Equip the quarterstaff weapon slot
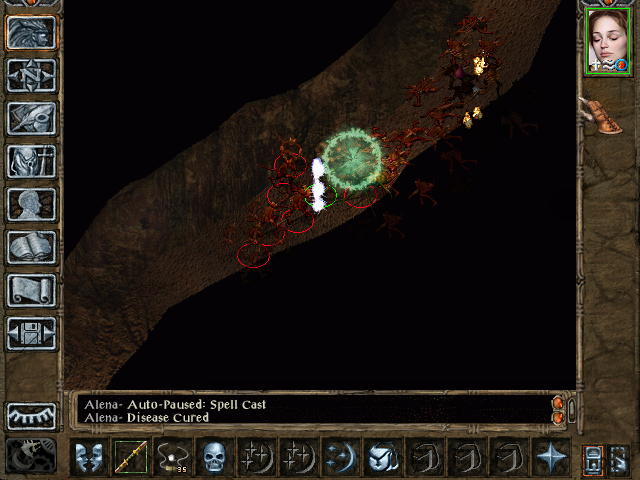Image resolution: width=640 pixels, height=480 pixels. click(x=131, y=458)
